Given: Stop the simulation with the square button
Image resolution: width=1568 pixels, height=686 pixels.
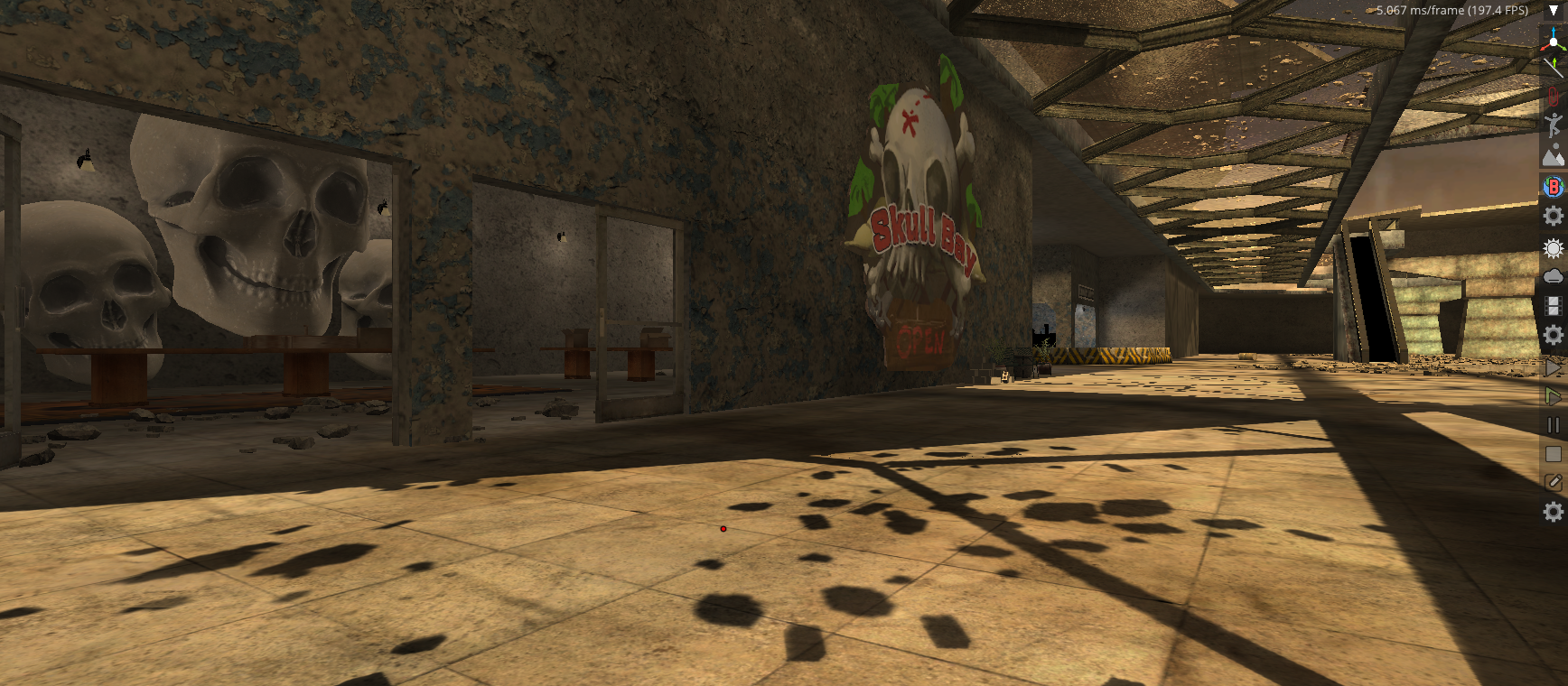Looking at the screenshot, I should point(1553,454).
